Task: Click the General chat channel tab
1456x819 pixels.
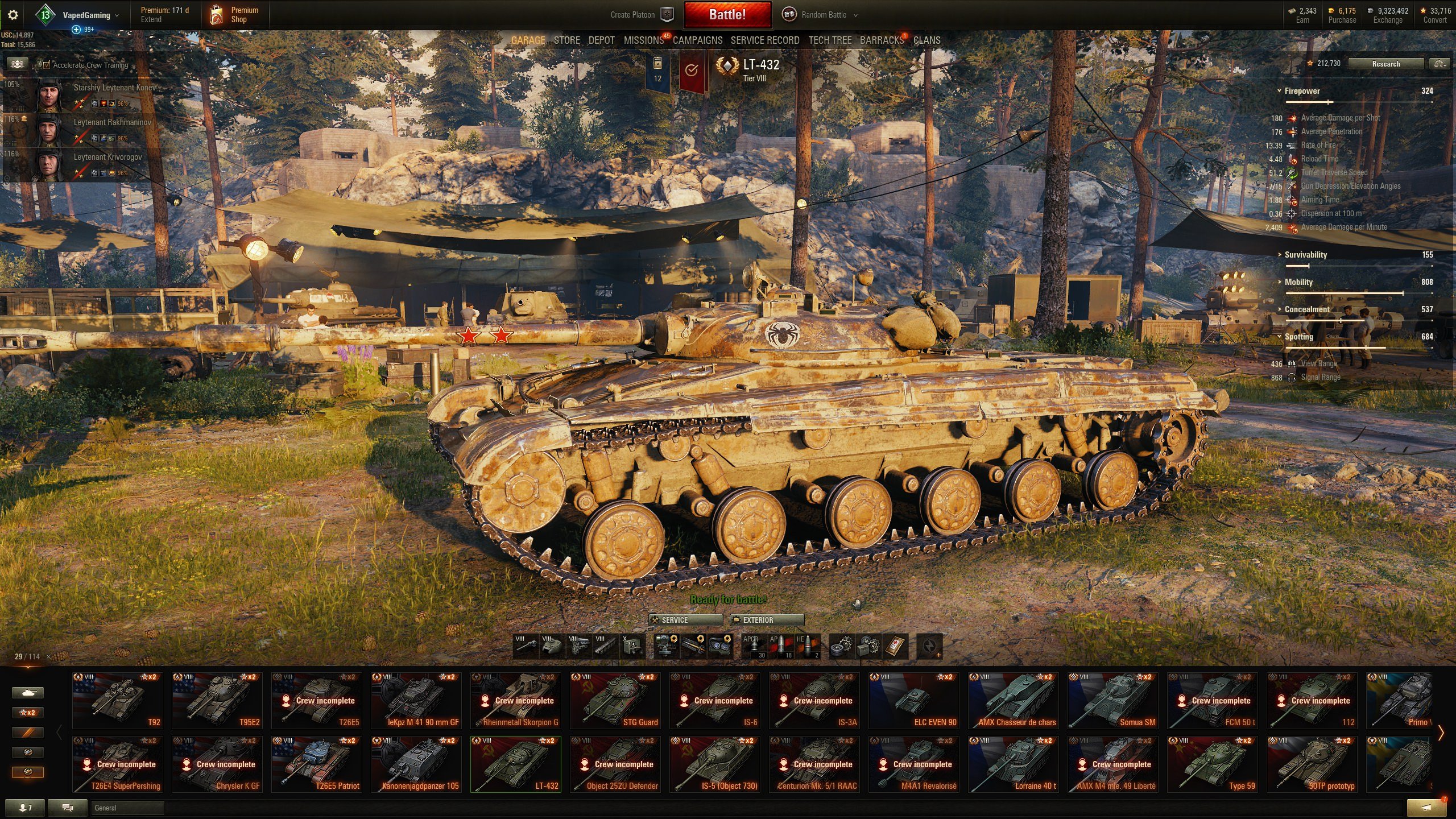Action: [x=126, y=808]
